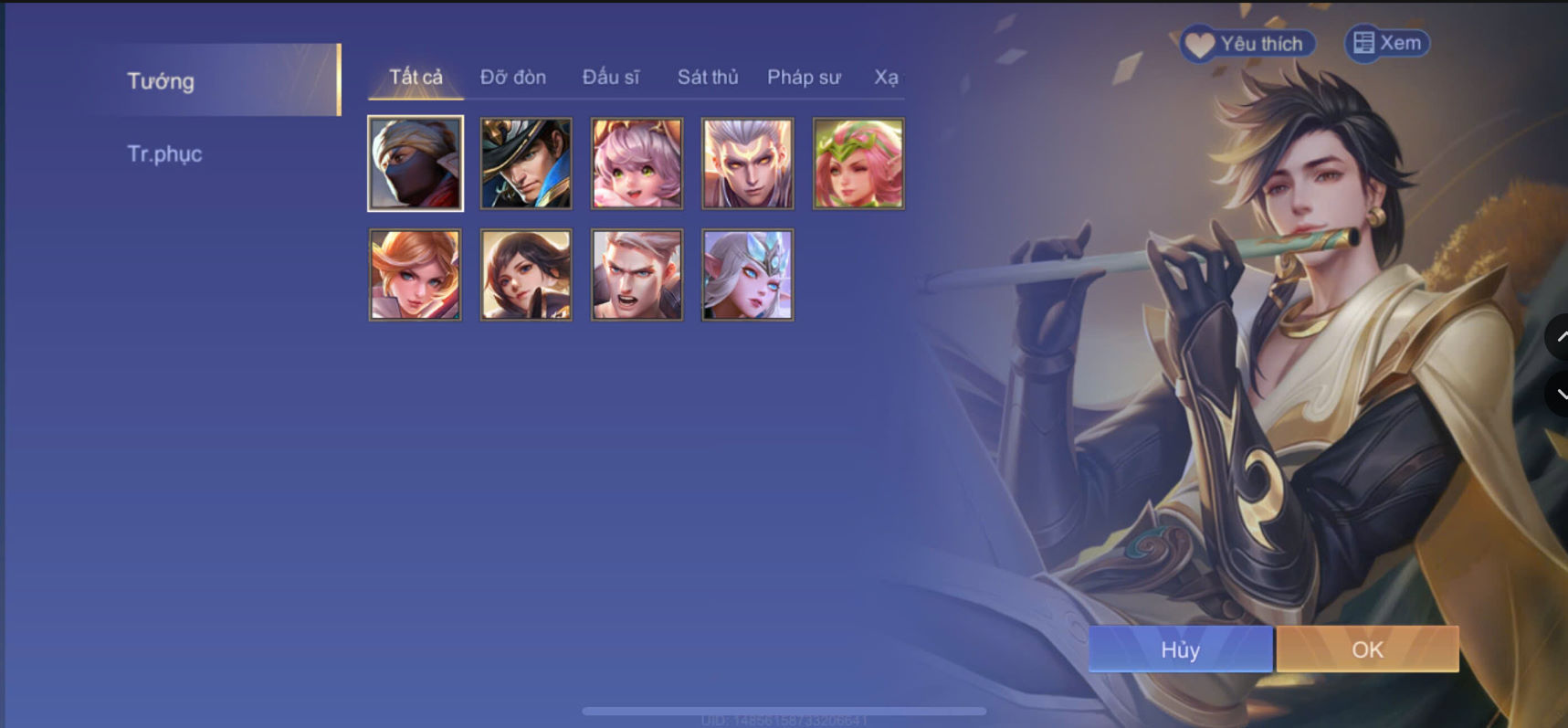Confirm selection with the OK button

tap(1366, 649)
